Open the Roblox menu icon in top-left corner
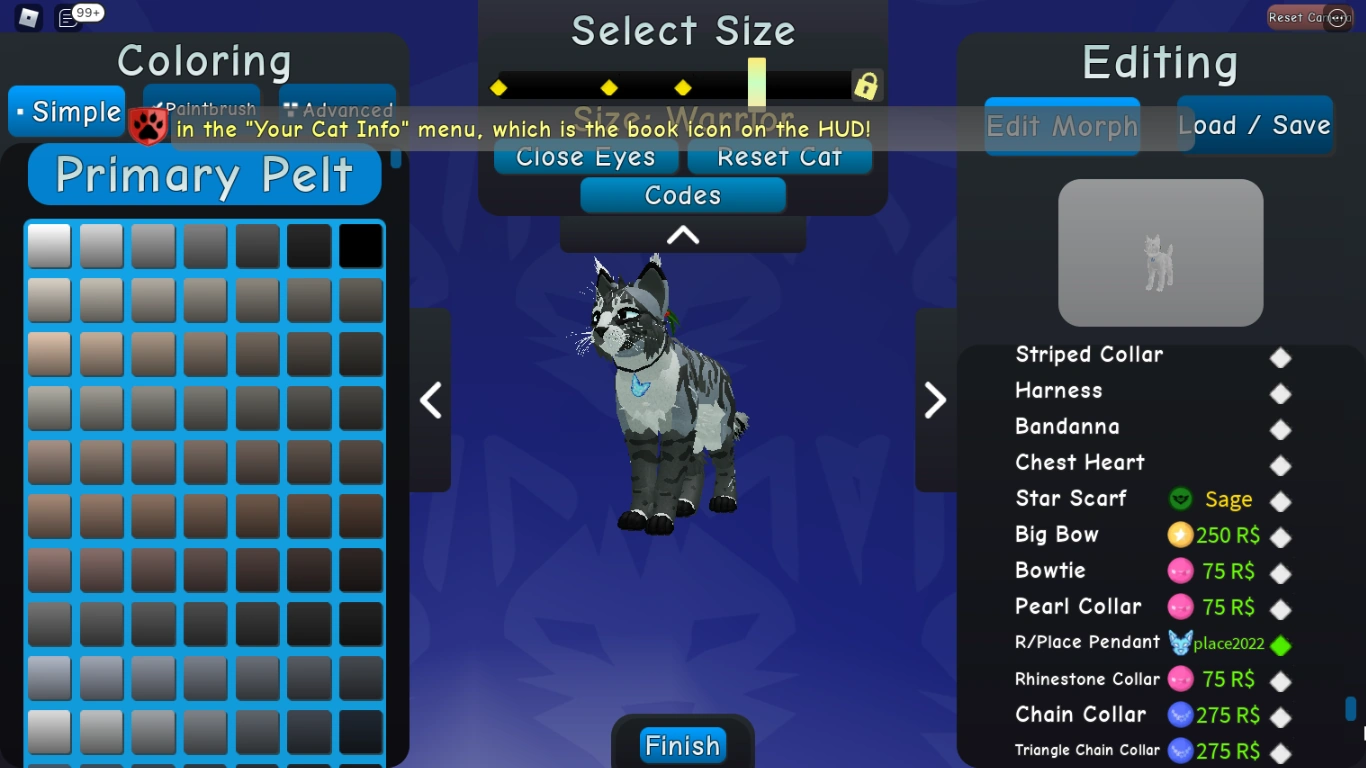The height and width of the screenshot is (768, 1366). pos(28,15)
